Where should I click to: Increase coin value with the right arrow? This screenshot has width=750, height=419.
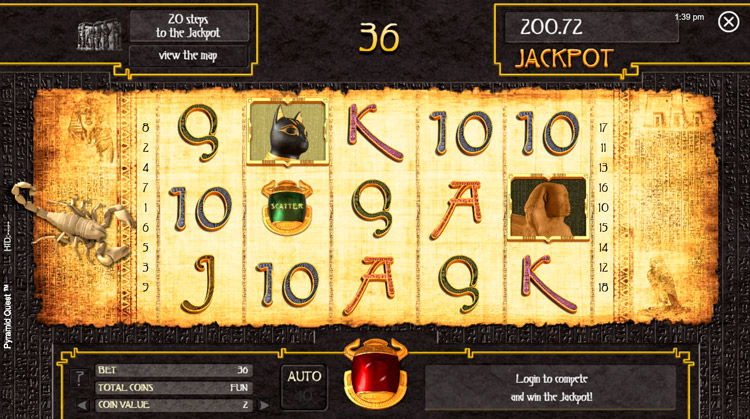coord(264,404)
